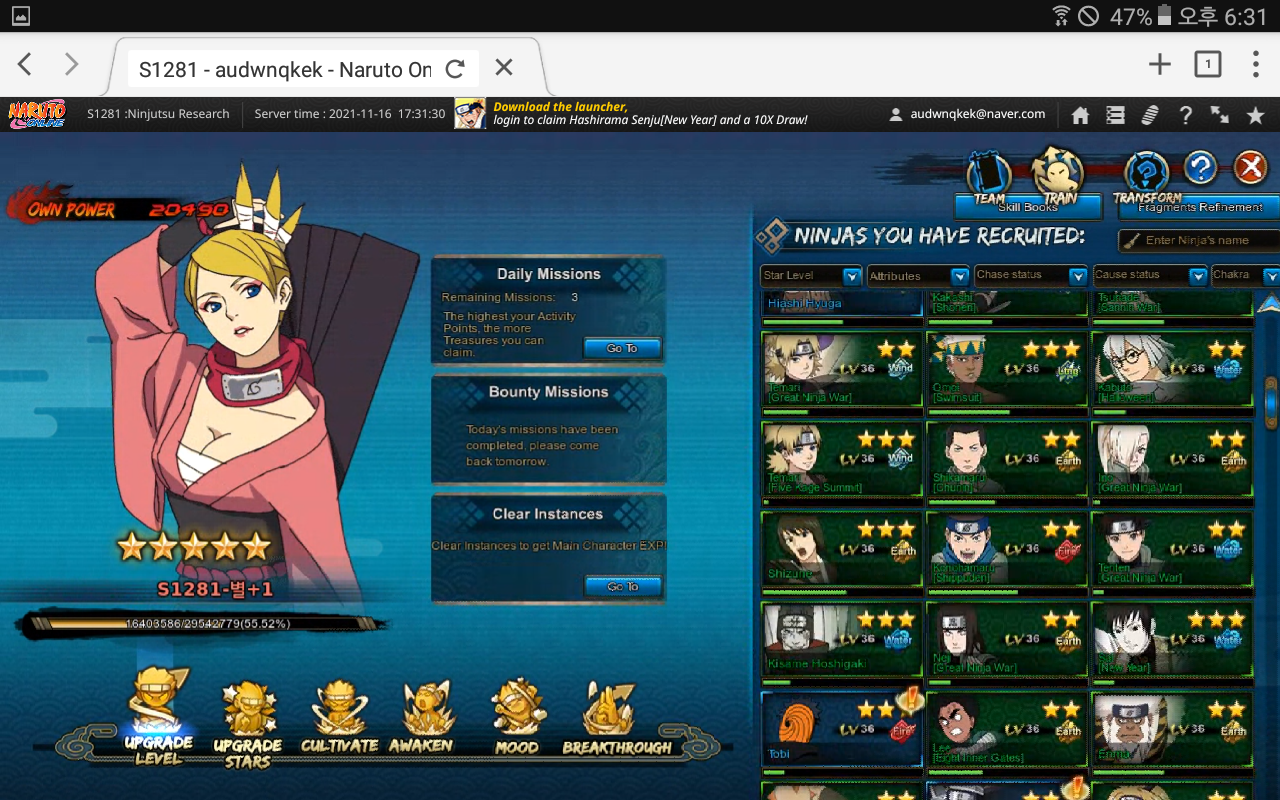Switch to the Train section
This screenshot has width=1280, height=800.
[1058, 173]
